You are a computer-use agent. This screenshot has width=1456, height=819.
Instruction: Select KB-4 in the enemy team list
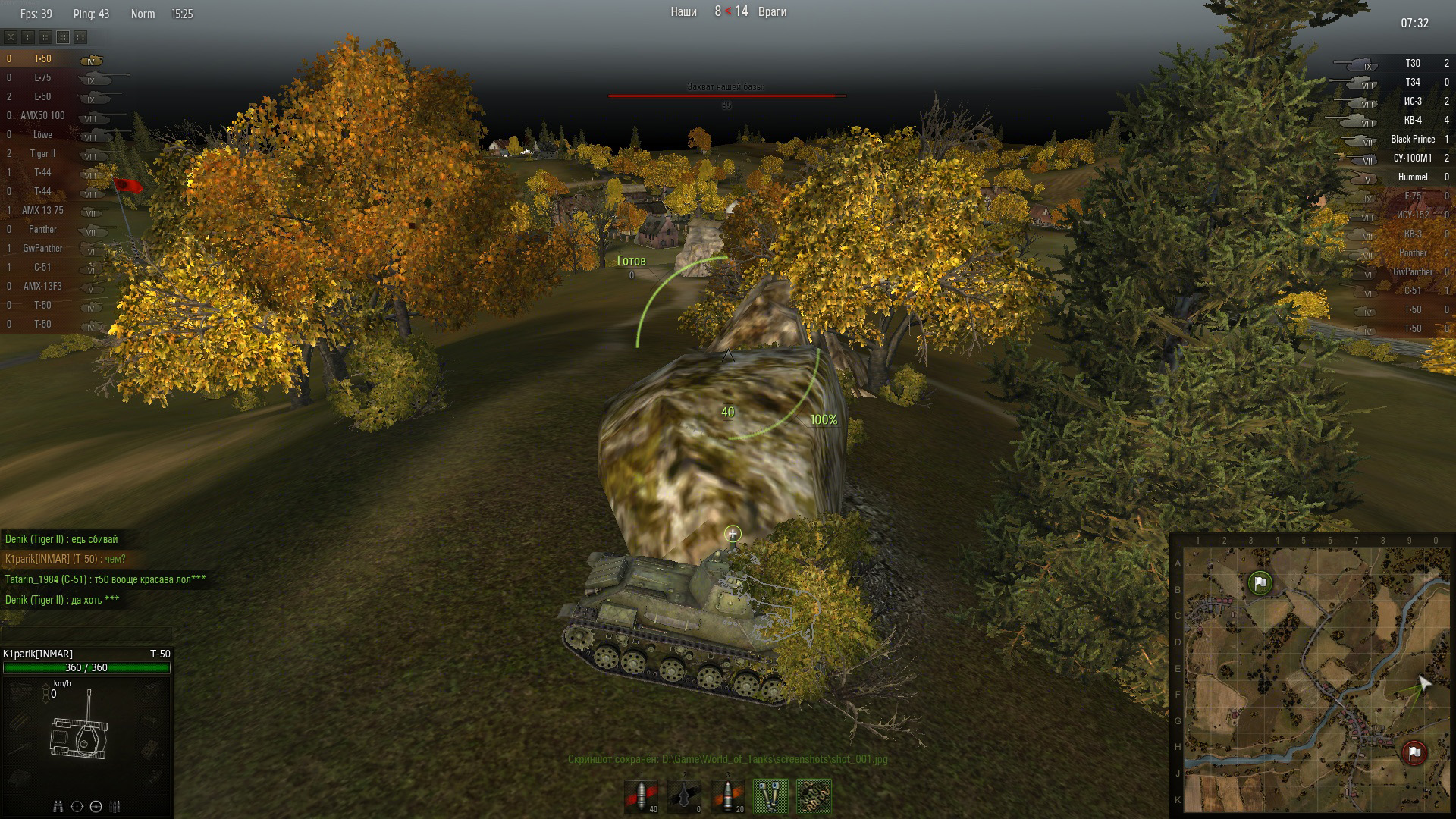[1412, 121]
